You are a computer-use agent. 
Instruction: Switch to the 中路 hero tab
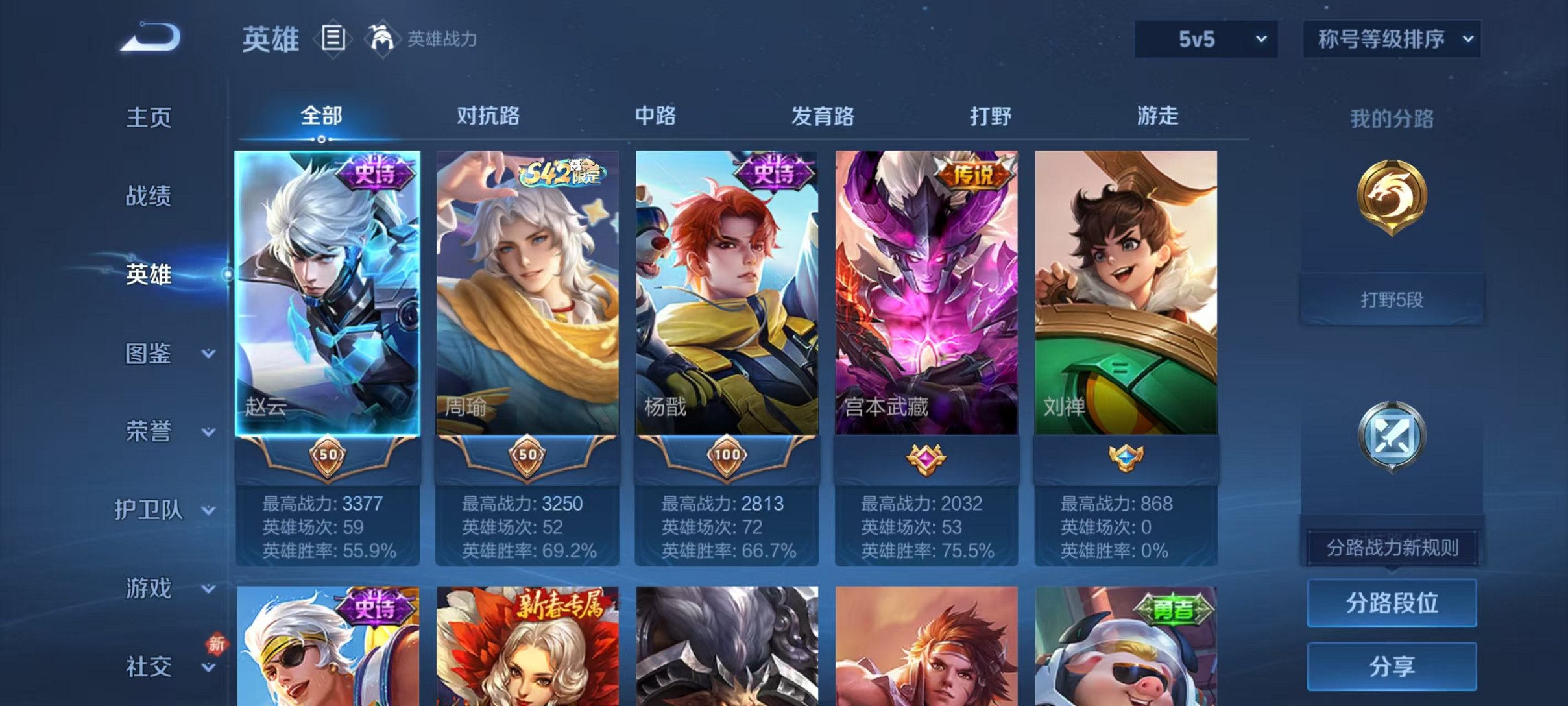coord(655,116)
